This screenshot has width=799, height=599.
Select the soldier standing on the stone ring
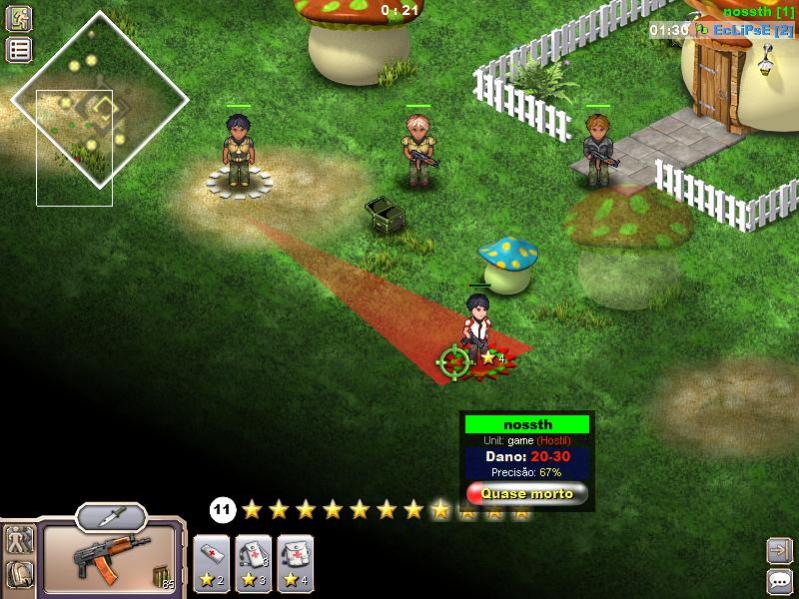coord(238,152)
